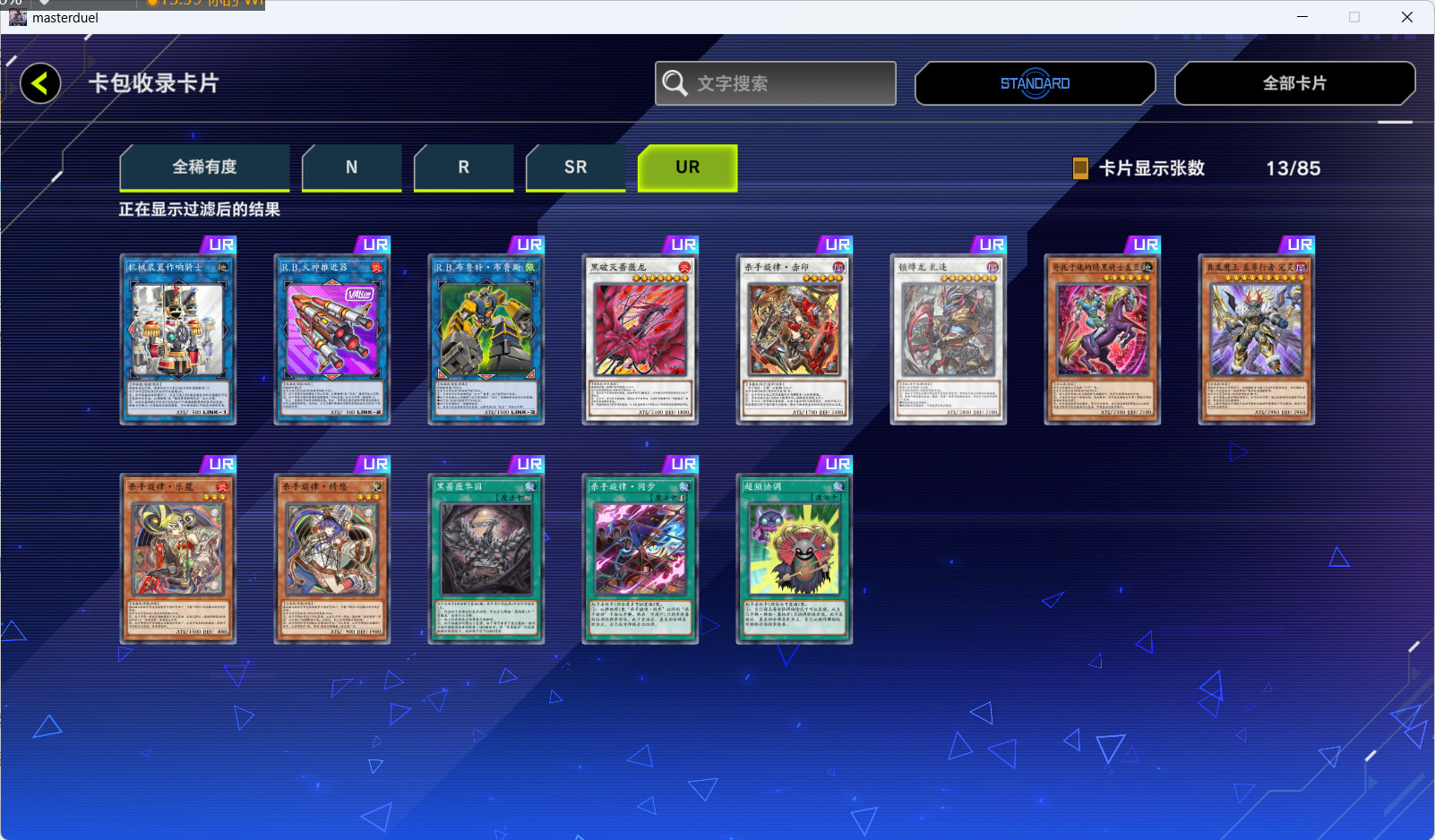Select the SR rarity tab
Image resolution: width=1435 pixels, height=840 pixels.
click(x=575, y=167)
